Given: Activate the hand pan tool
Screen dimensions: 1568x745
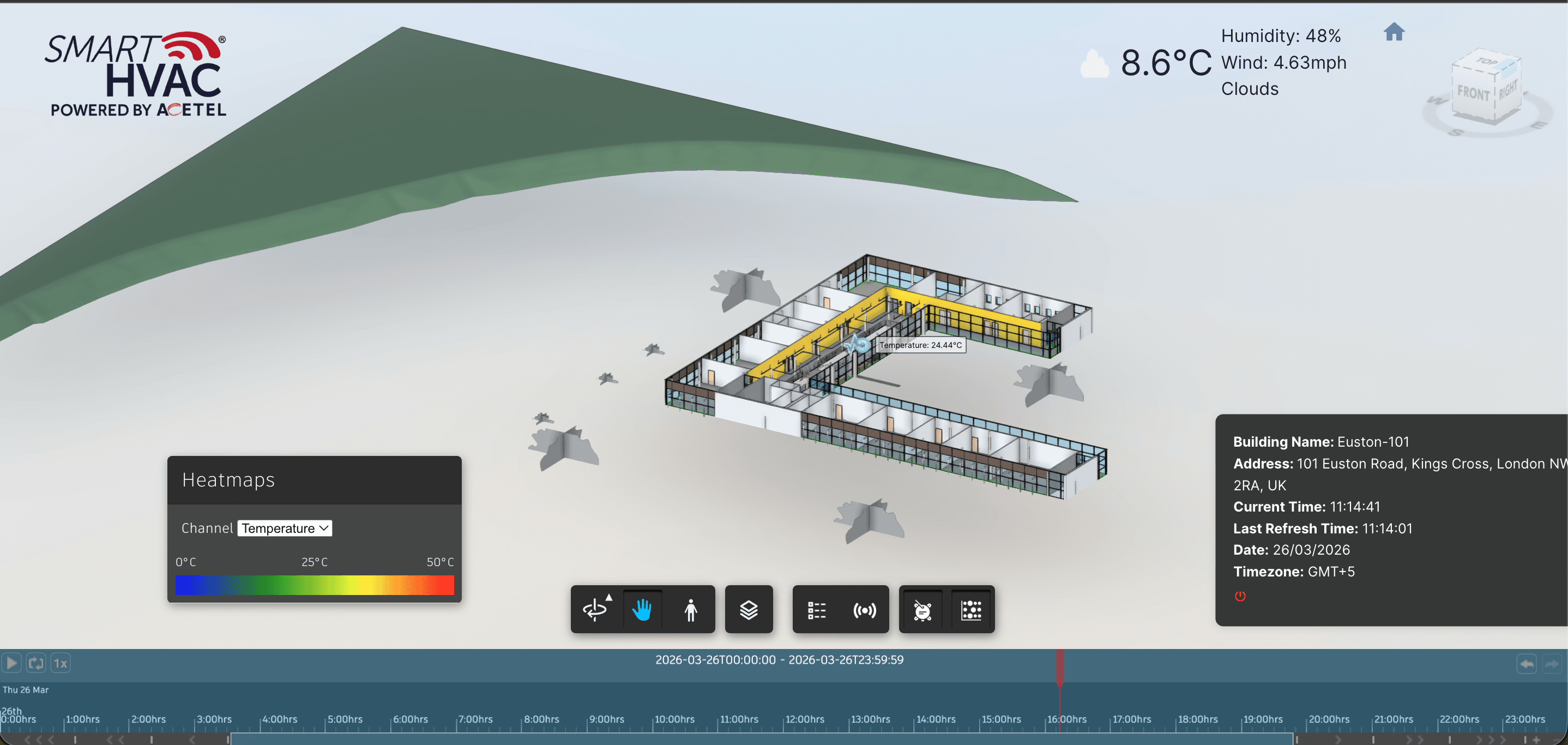Looking at the screenshot, I should (643, 609).
